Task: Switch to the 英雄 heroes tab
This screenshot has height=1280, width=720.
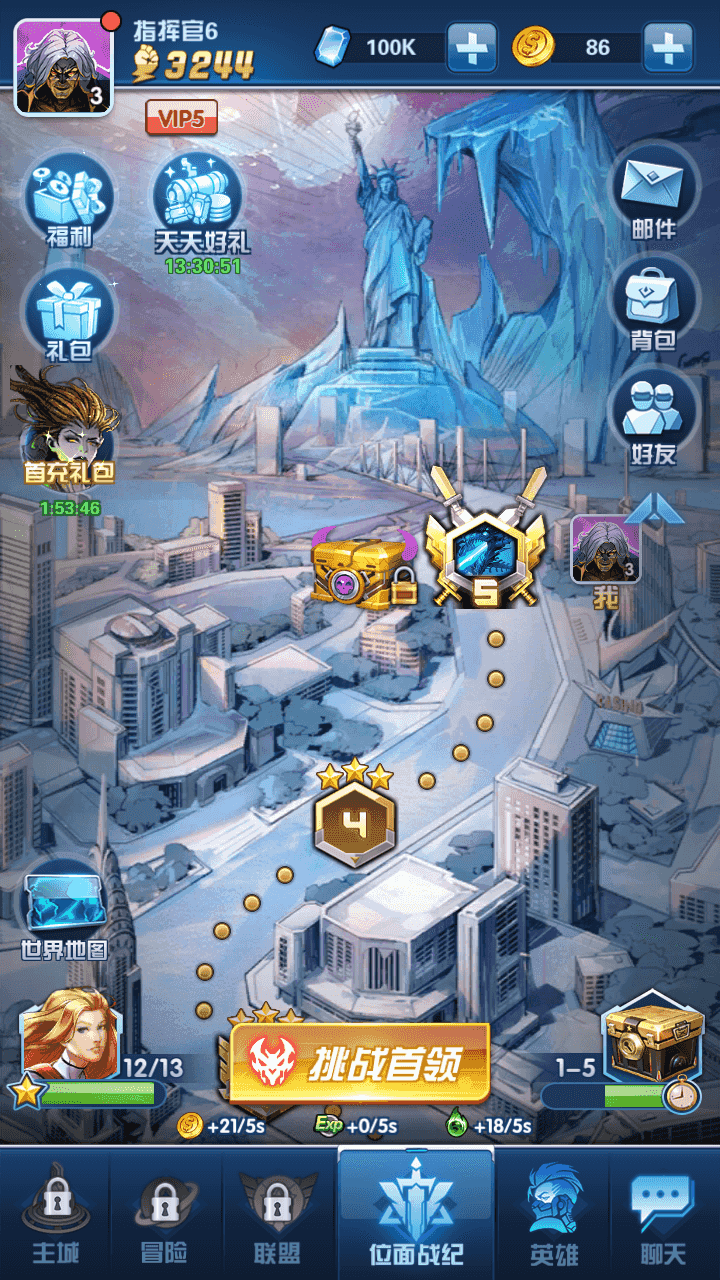Action: point(553,1212)
